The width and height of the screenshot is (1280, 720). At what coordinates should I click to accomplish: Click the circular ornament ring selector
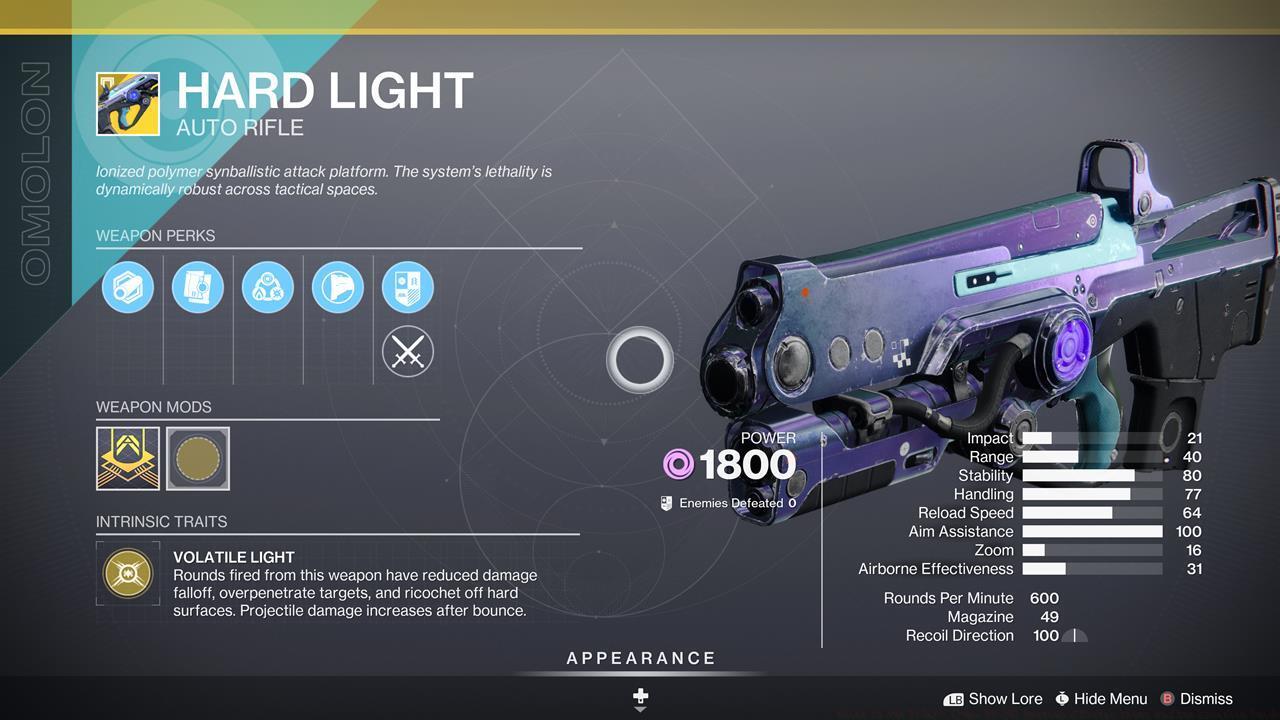click(x=640, y=360)
